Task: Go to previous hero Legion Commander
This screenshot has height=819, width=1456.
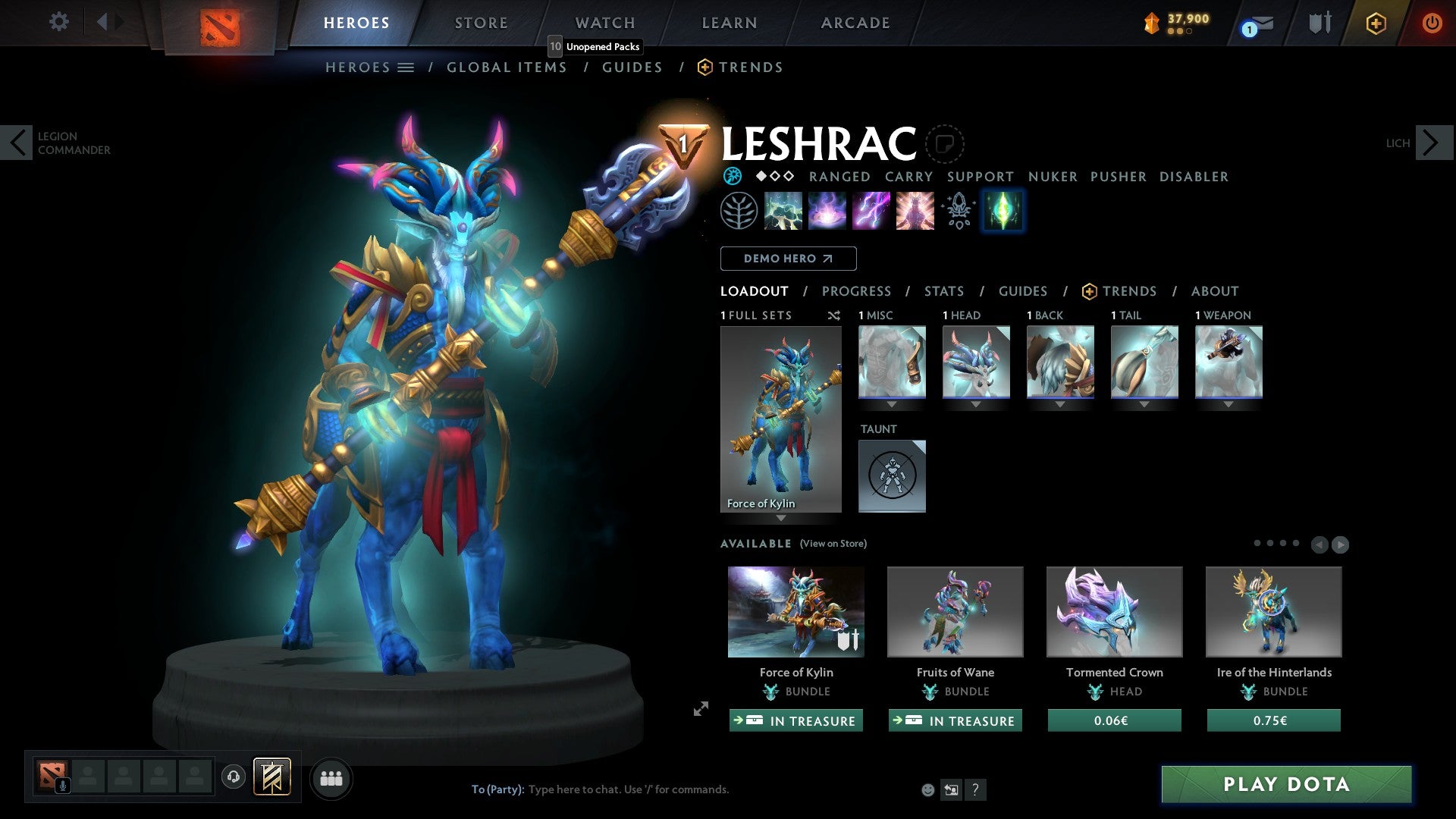Action: (x=17, y=143)
